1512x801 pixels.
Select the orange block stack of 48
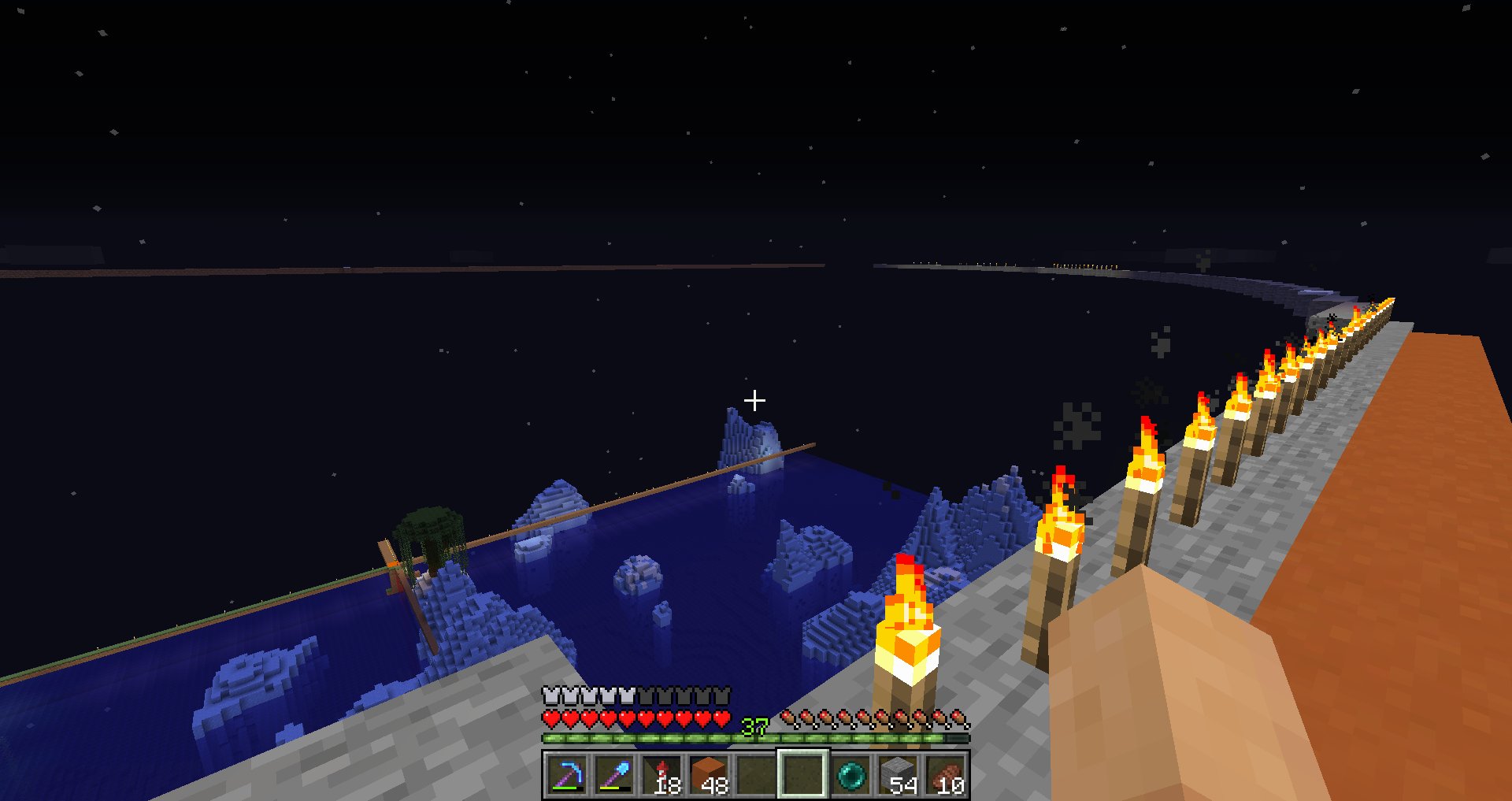click(709, 774)
